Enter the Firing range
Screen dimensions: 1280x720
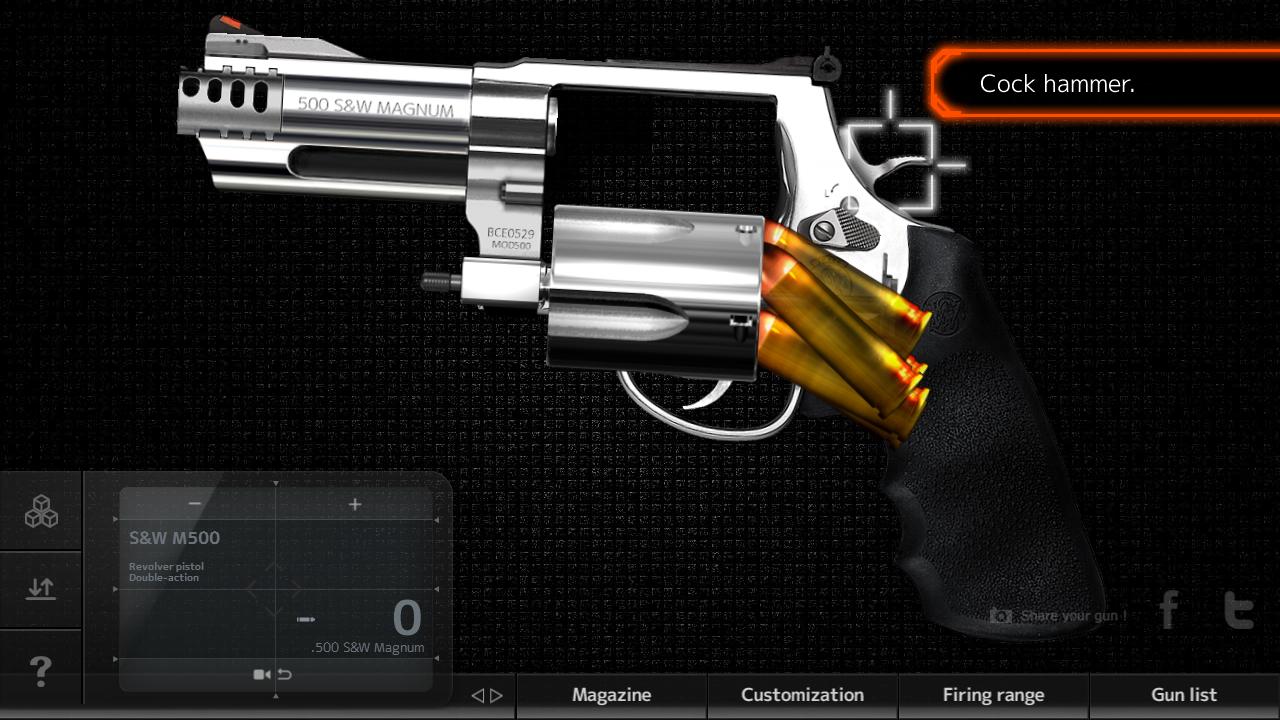994,694
